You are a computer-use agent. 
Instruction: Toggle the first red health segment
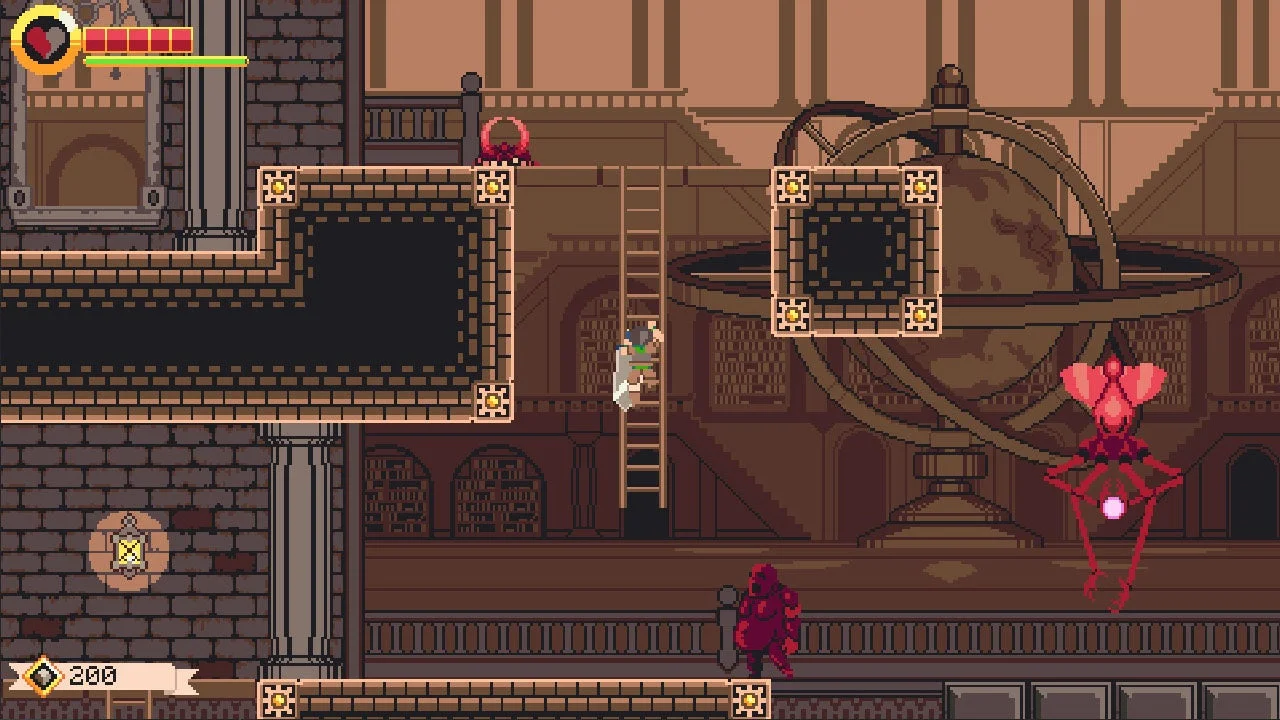click(96, 40)
